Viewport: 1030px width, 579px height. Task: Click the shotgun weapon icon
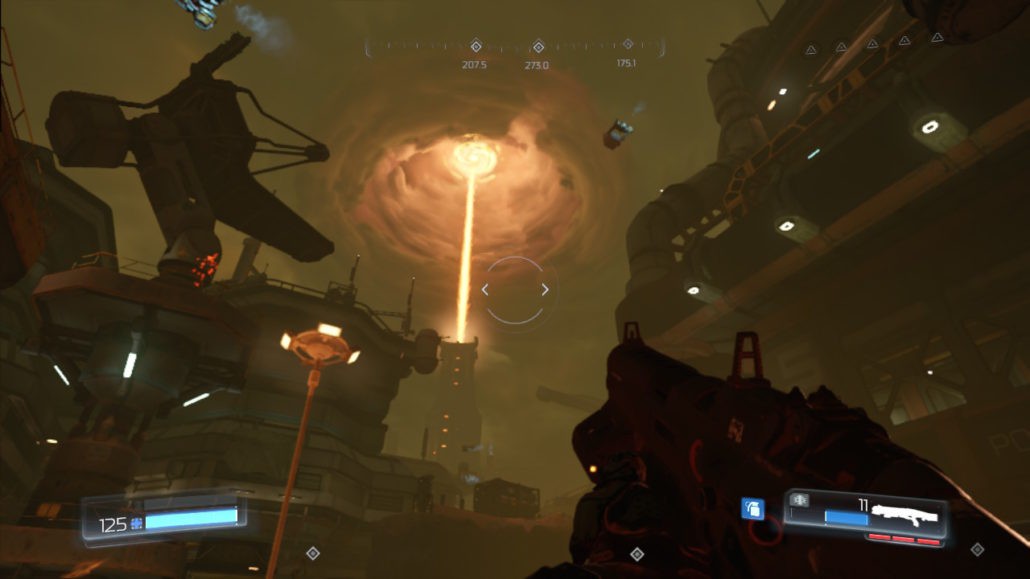click(904, 516)
